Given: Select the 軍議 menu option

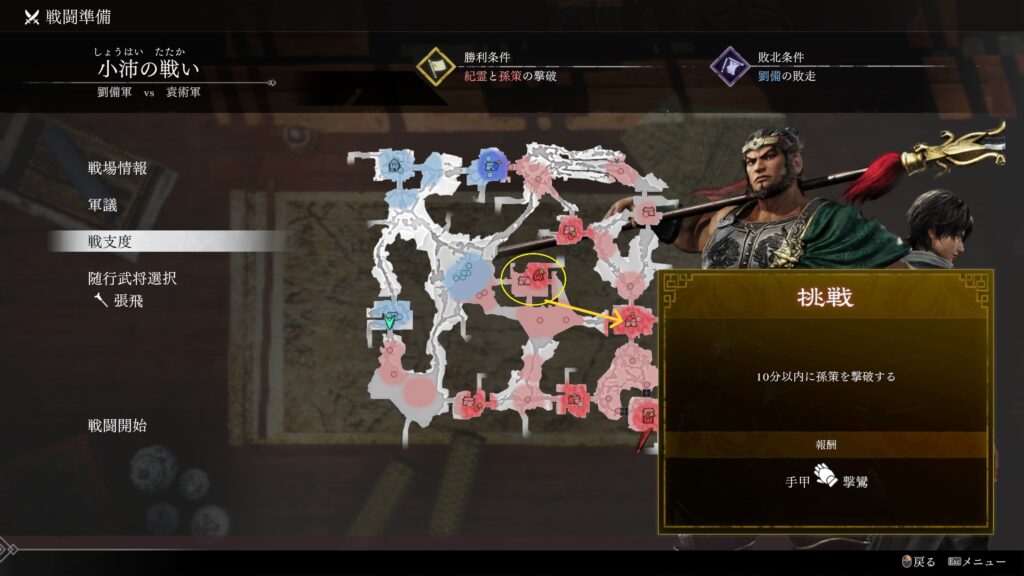Looking at the screenshot, I should coord(103,204).
